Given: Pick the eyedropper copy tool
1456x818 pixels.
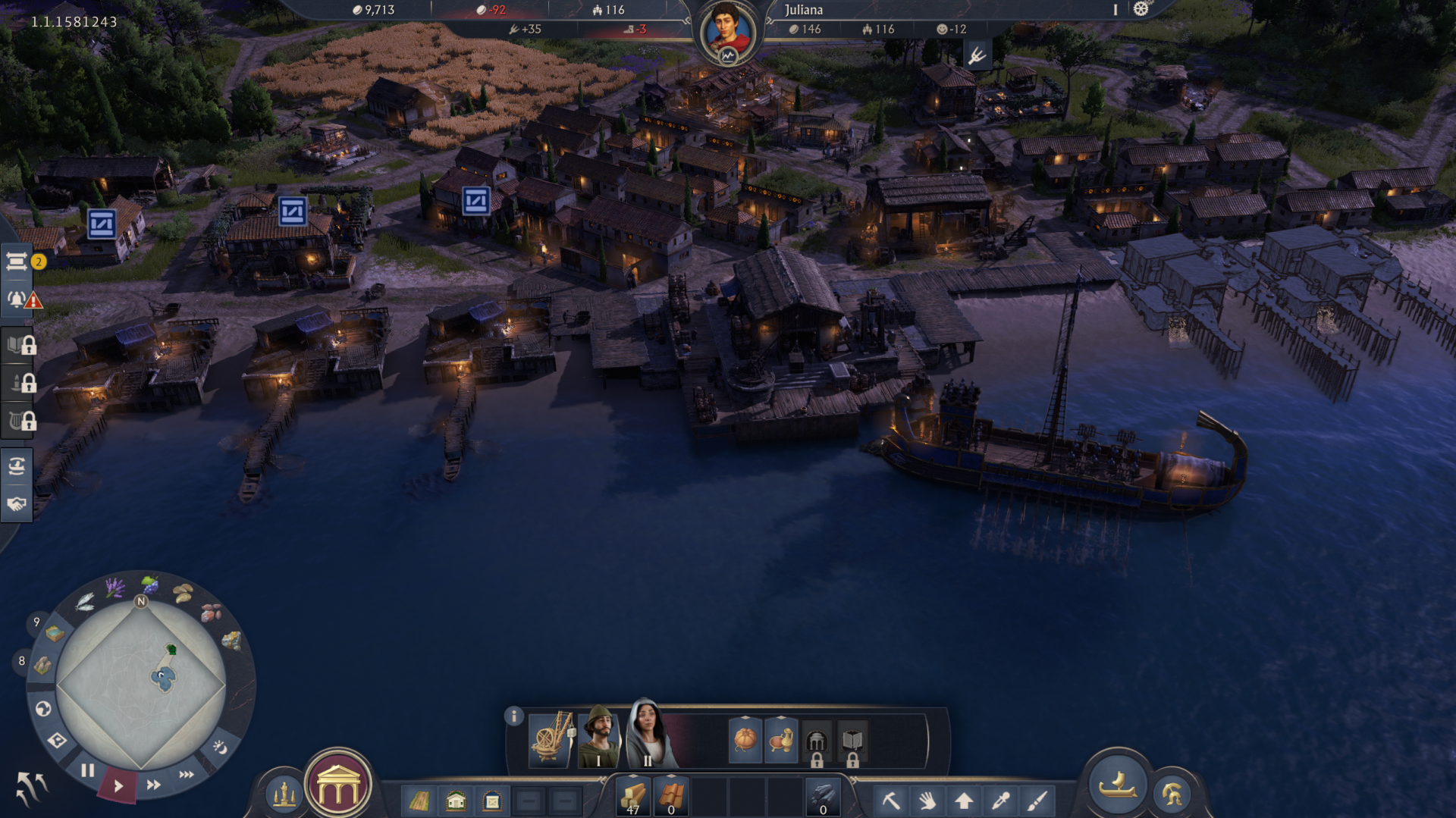Looking at the screenshot, I should pos(1000,800).
